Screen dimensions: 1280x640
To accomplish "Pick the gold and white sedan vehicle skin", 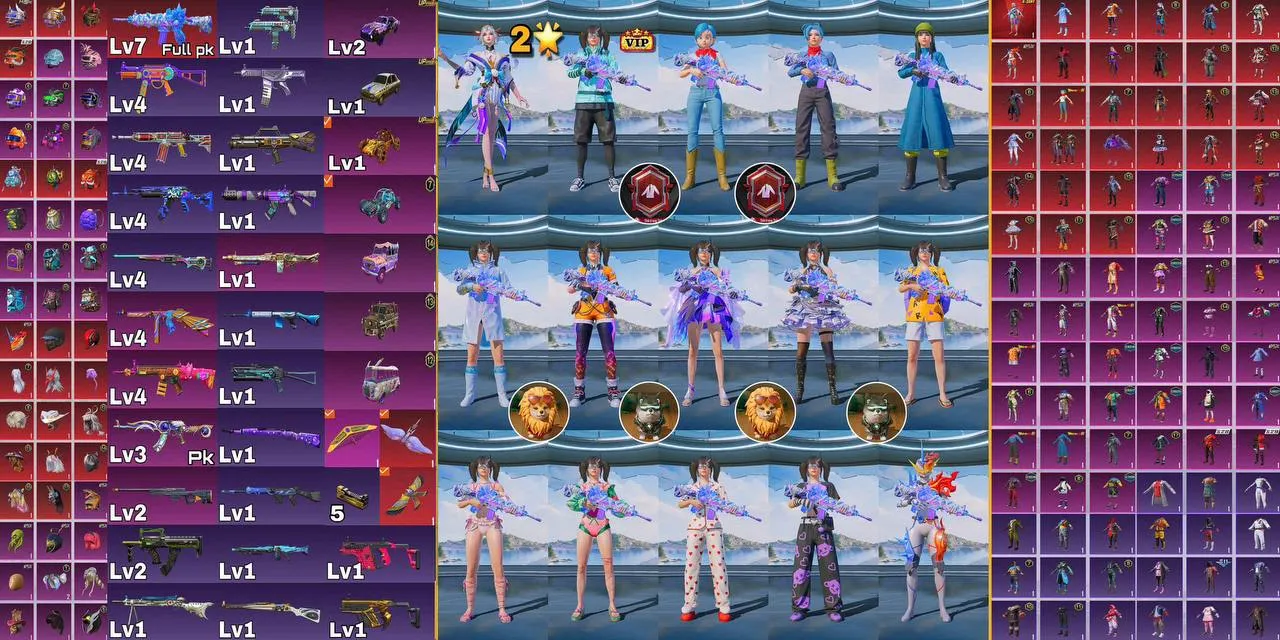I will 381,86.
